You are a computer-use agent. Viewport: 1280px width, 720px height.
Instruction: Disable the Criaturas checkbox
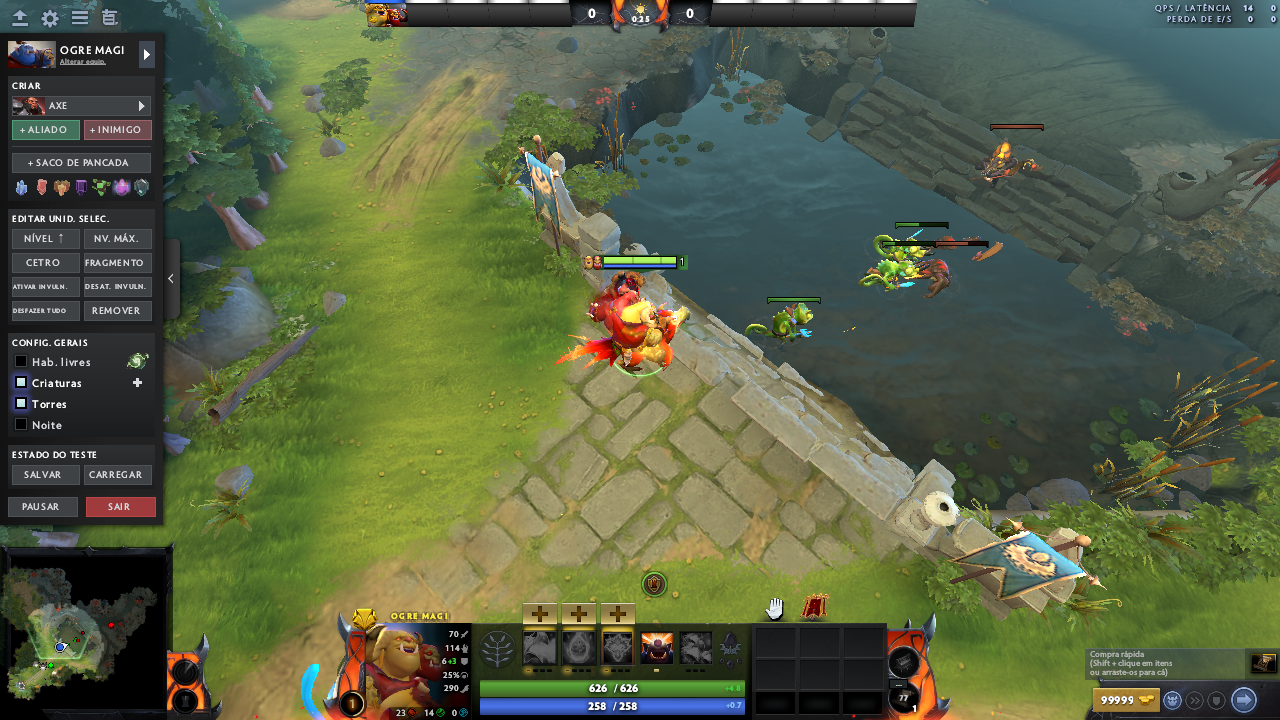[20, 382]
